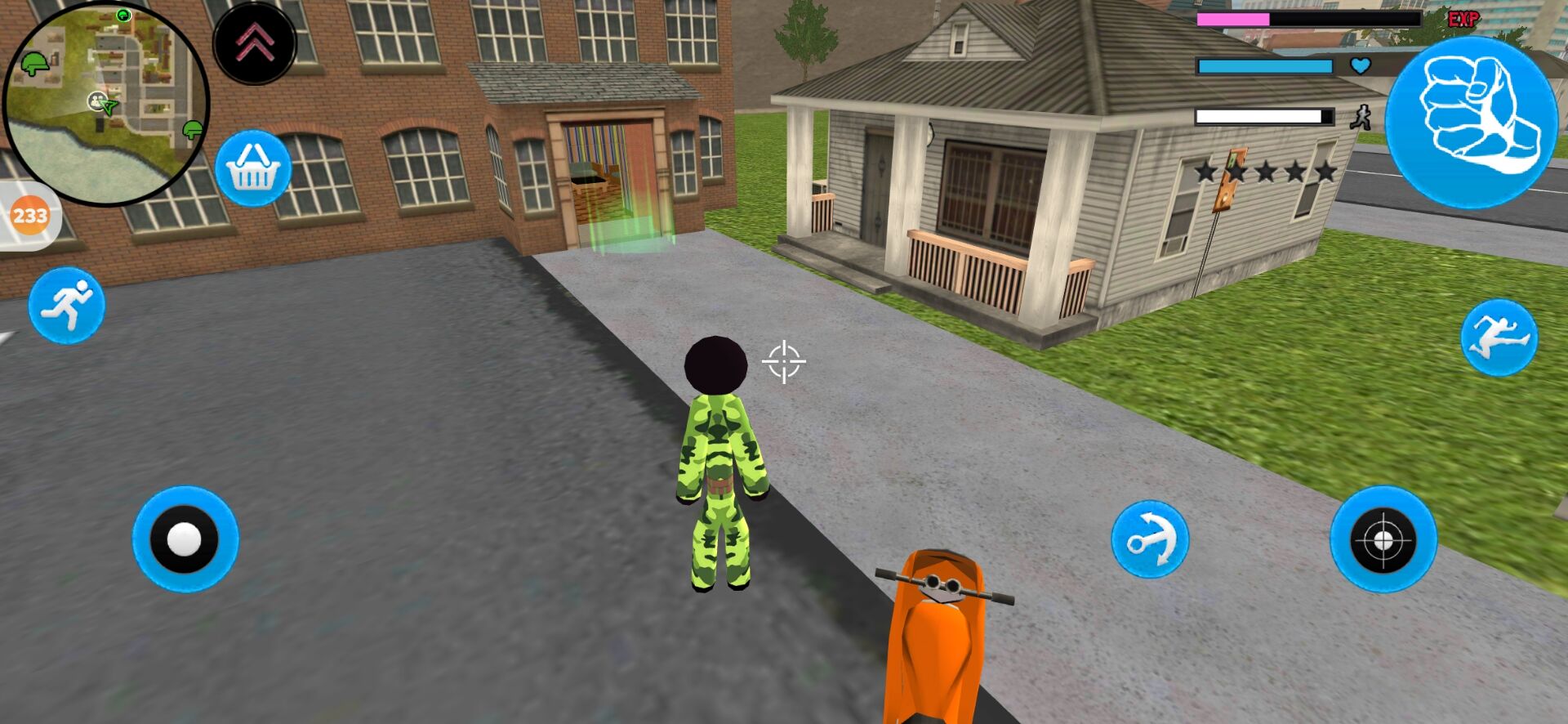Tap the double-chevron upgrade button
The width and height of the screenshot is (1568, 724).
pyautogui.click(x=255, y=43)
